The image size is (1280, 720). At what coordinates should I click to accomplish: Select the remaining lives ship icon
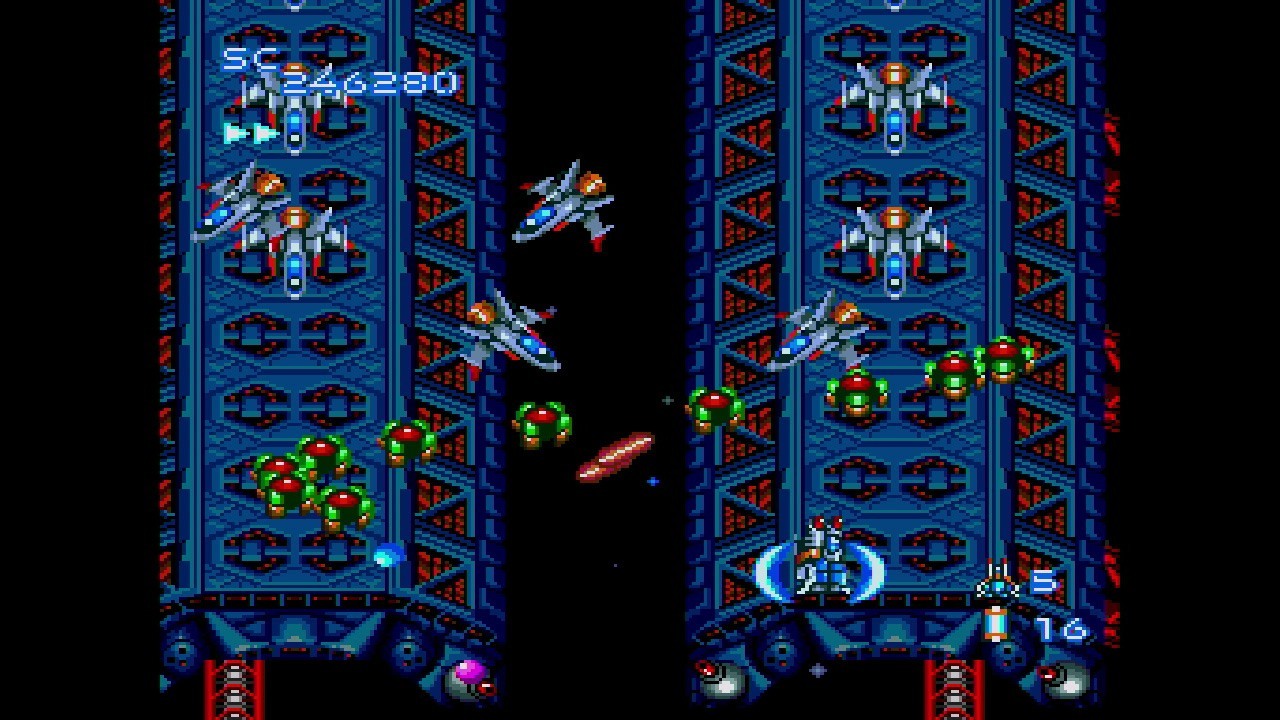point(997,580)
